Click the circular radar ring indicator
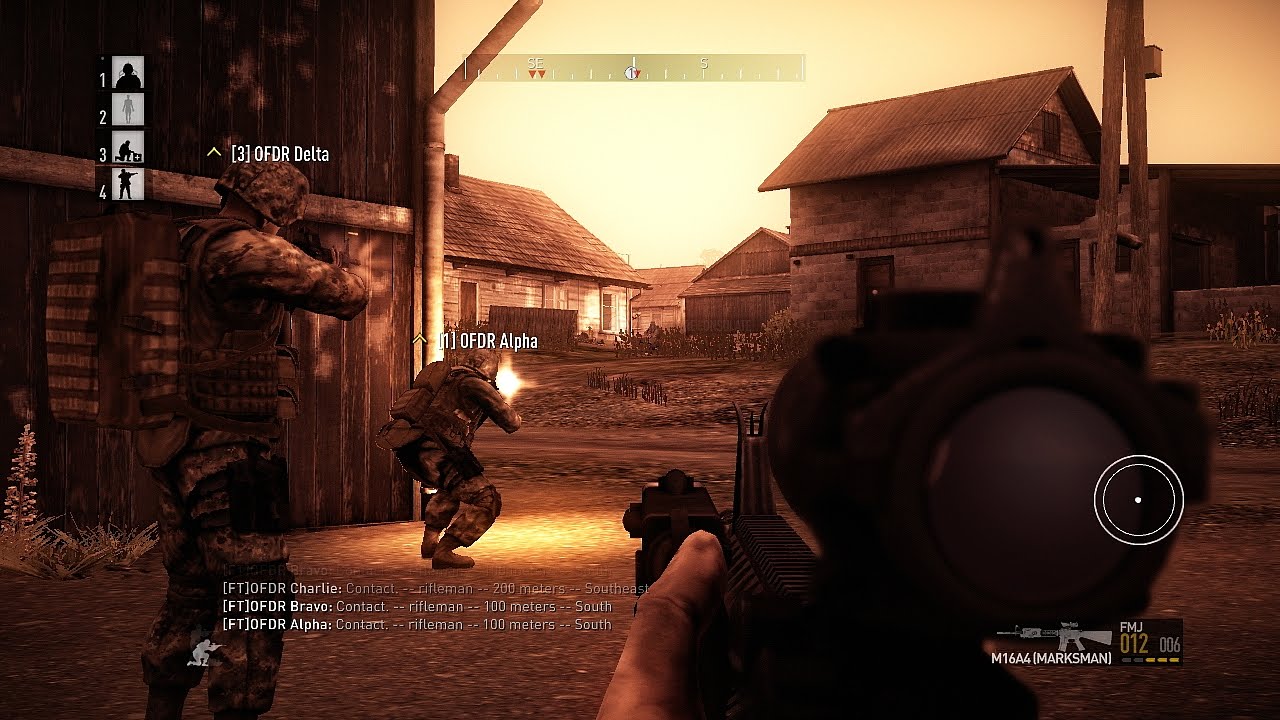 point(1138,500)
